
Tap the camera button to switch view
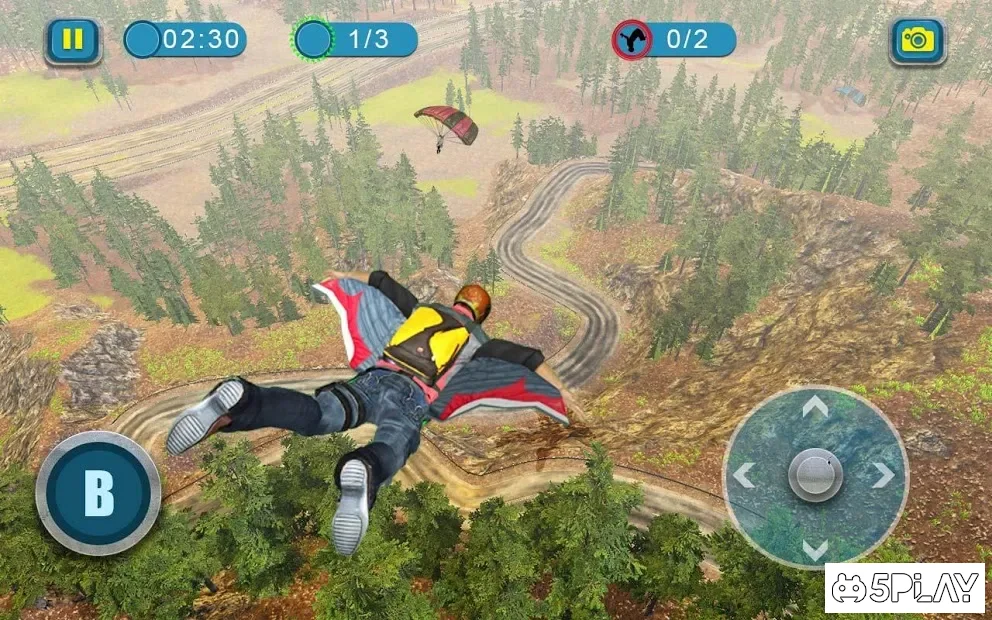(917, 41)
